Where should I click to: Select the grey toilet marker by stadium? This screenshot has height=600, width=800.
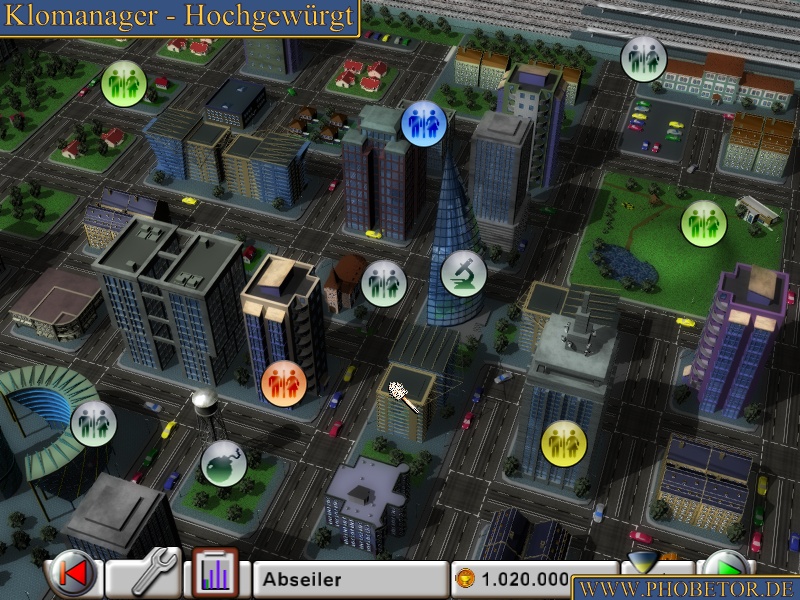click(94, 422)
